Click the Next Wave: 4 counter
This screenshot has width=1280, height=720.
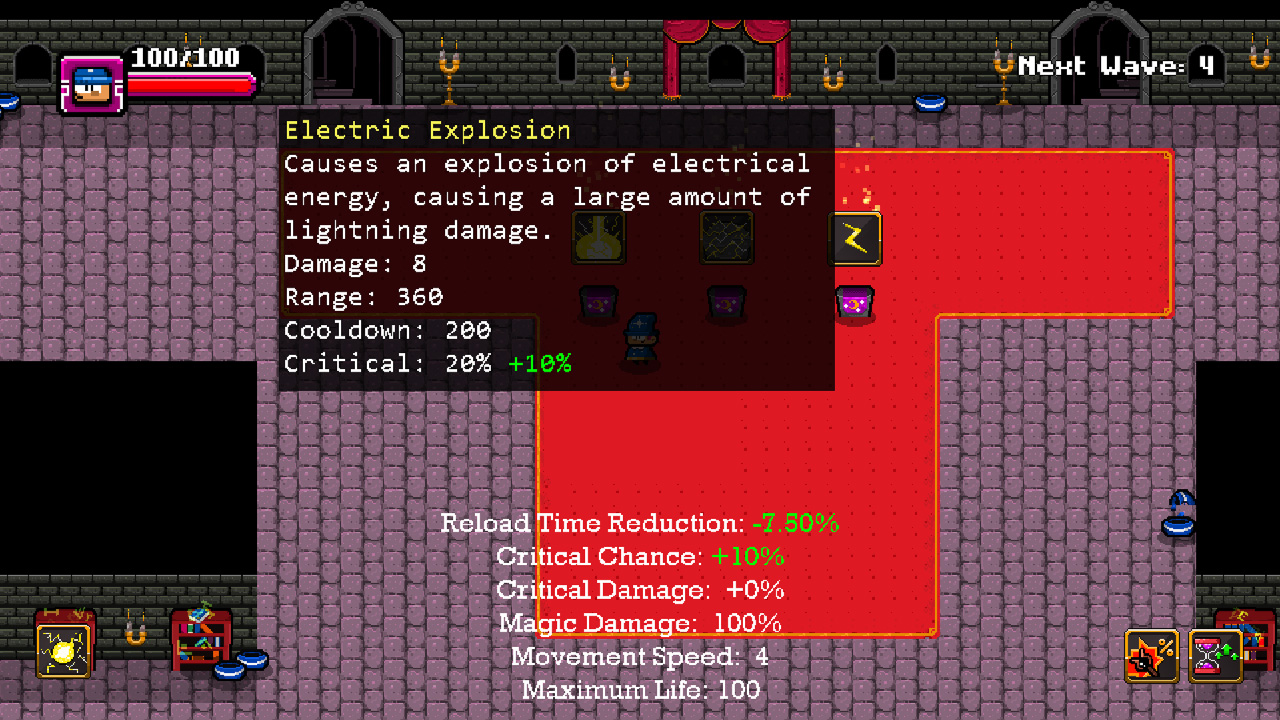[1118, 66]
